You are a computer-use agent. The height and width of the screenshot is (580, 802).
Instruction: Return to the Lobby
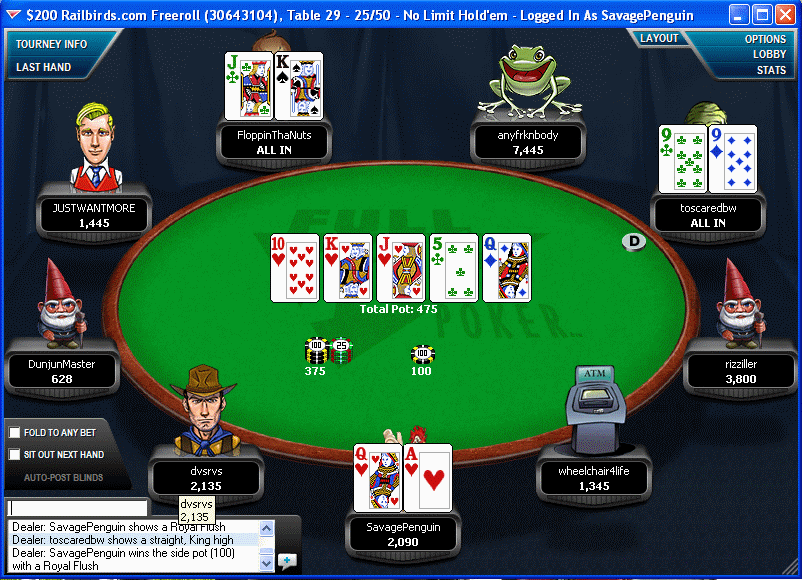769,54
